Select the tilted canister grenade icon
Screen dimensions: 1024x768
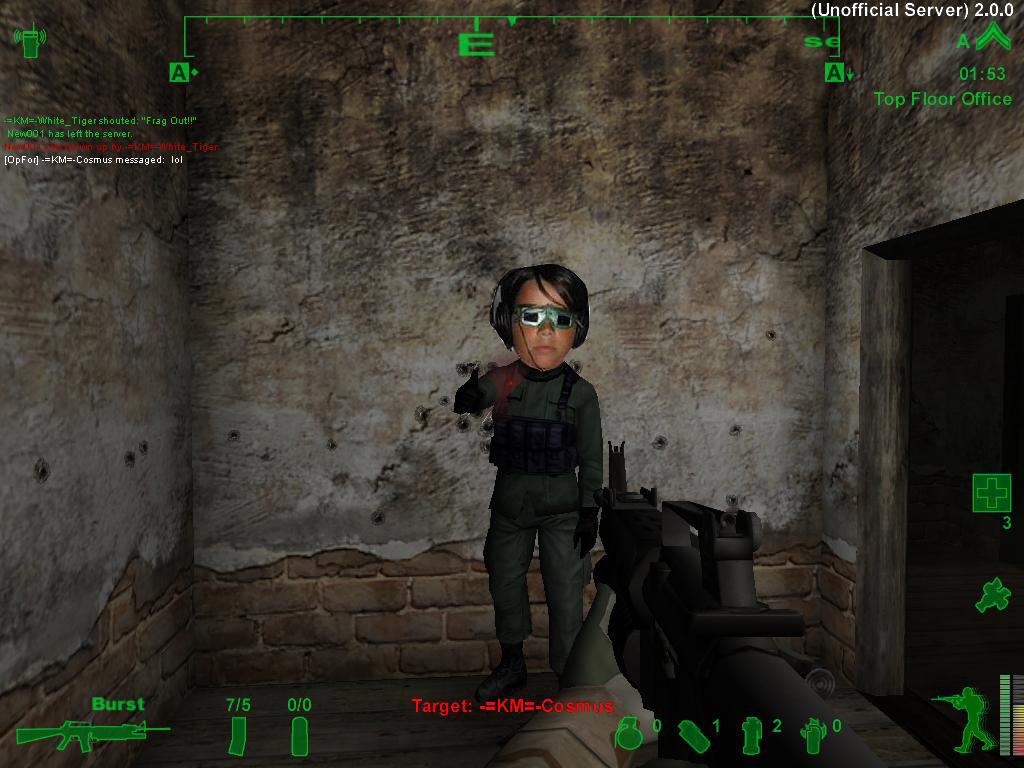(693, 735)
